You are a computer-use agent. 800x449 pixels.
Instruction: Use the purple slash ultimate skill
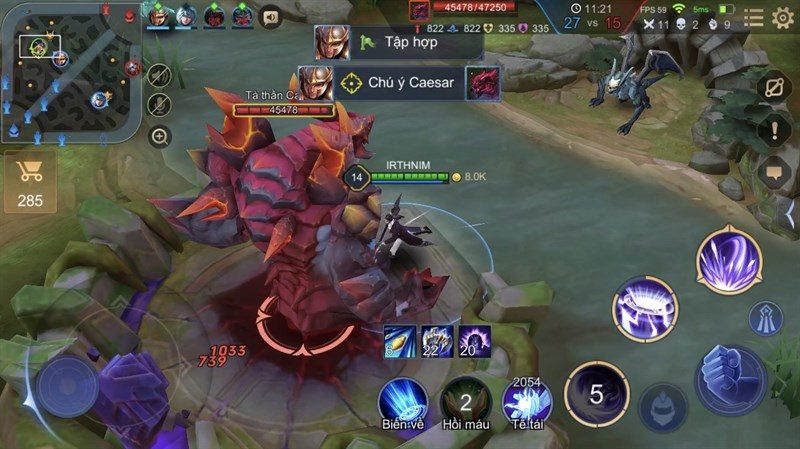tap(730, 262)
